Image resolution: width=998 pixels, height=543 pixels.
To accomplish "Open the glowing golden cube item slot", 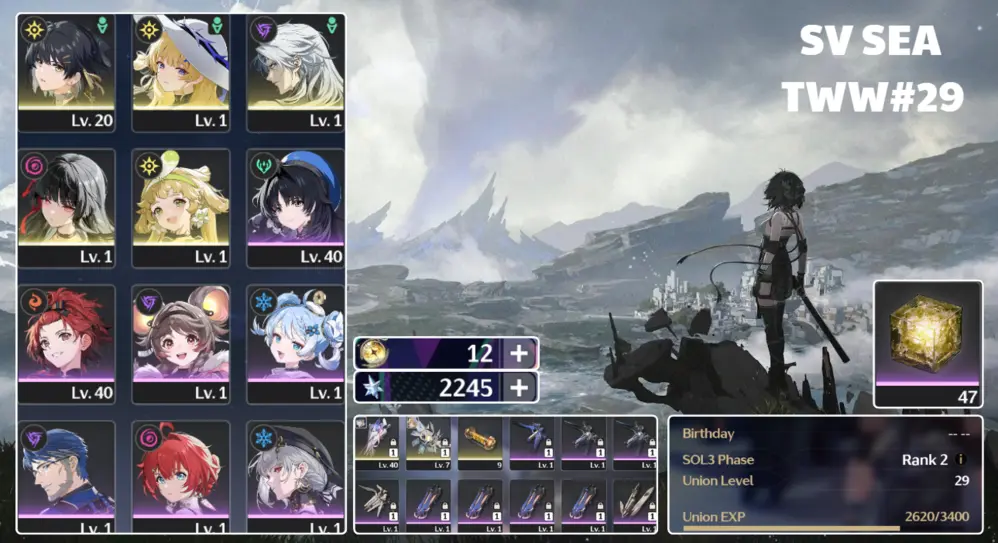I will [927, 344].
